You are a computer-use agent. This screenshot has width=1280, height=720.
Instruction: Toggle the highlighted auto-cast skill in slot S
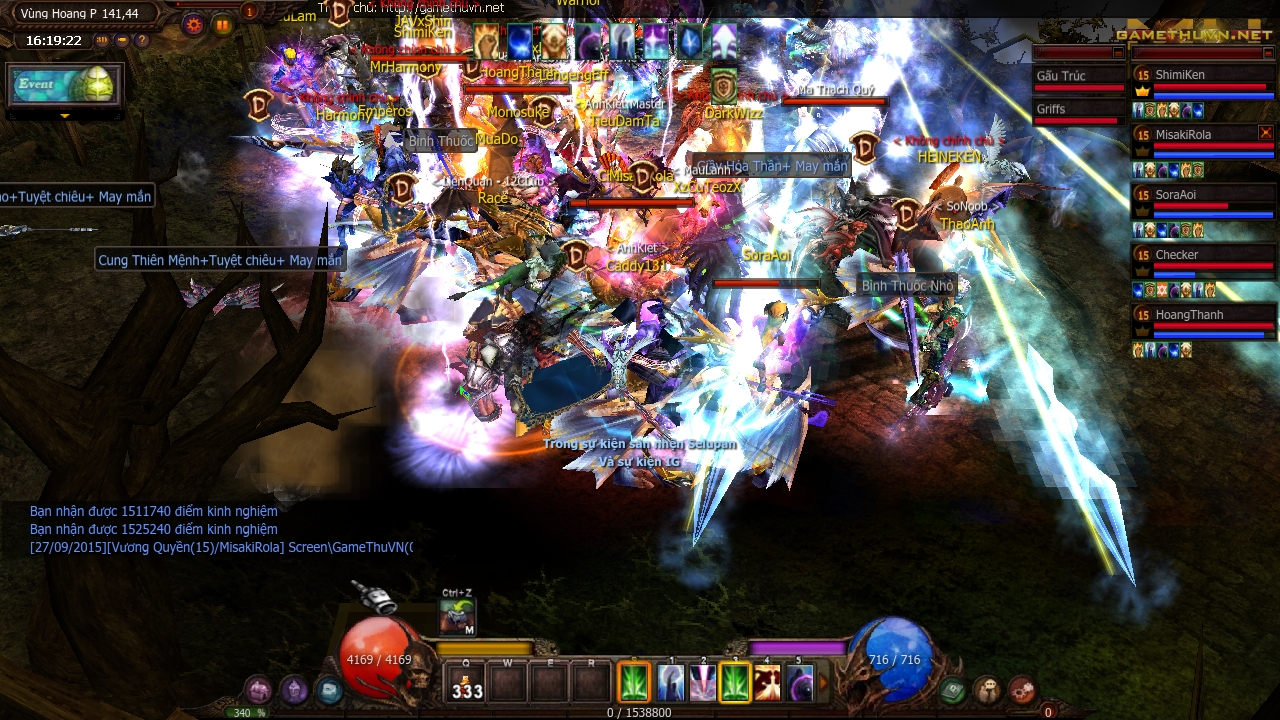[633, 681]
